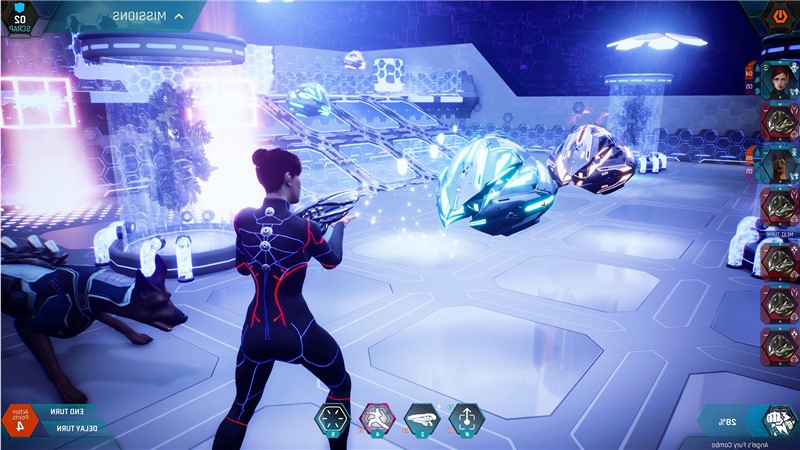The width and height of the screenshot is (800, 450).
Task: Activate the martial arts kick ability
Action: coord(377,420)
